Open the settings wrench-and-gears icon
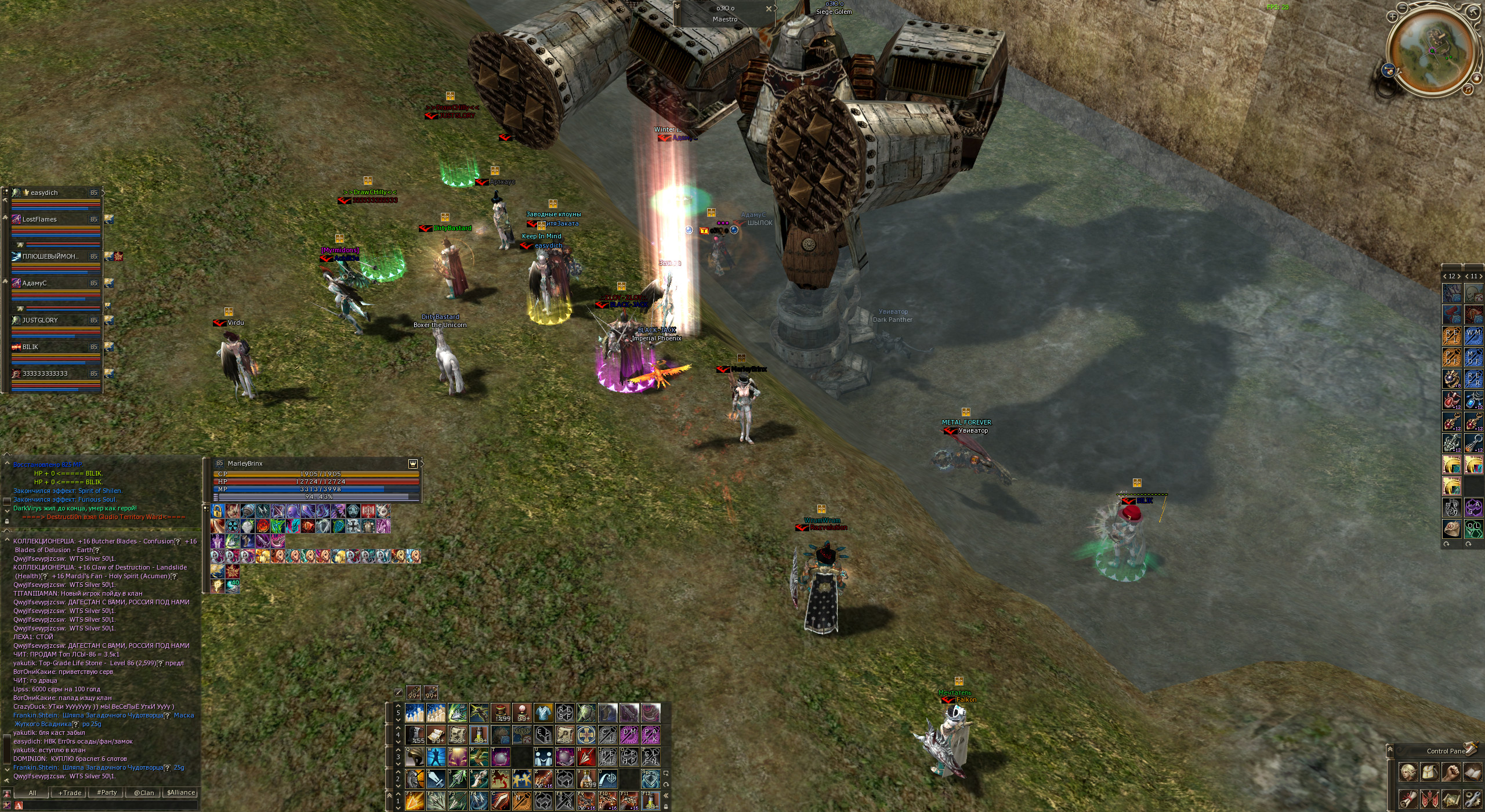The height and width of the screenshot is (812, 1485). 1472,799
